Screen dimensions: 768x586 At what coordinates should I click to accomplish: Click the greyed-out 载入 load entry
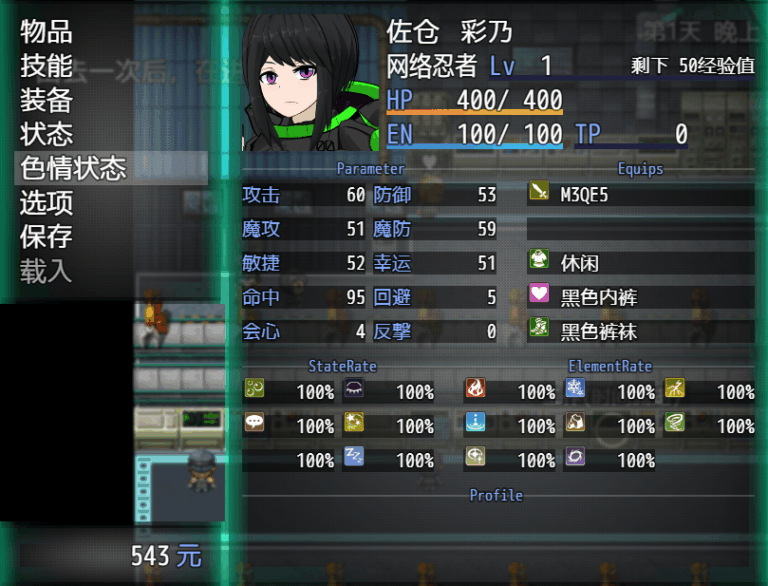[47, 270]
